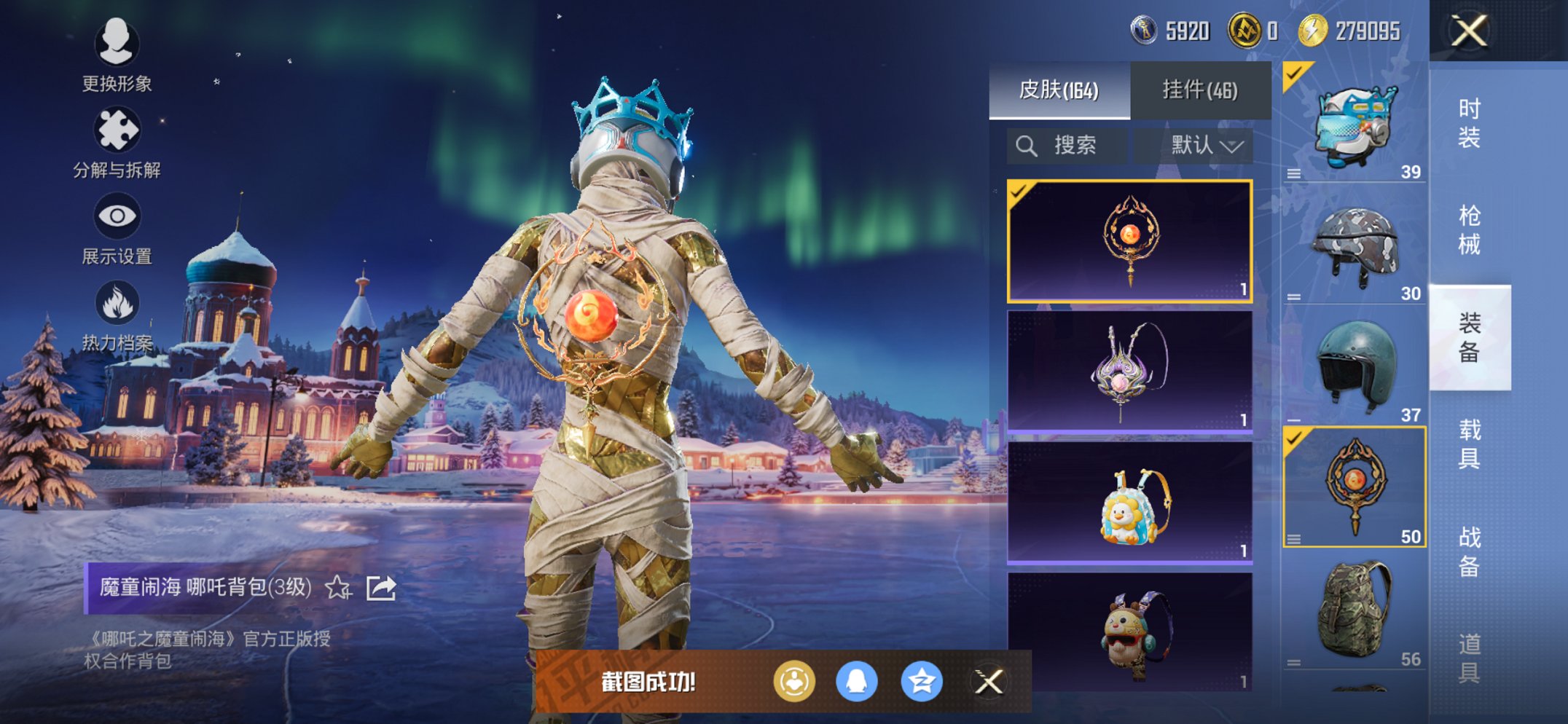Switch to the 皮肤(164) tab
The width and height of the screenshot is (1568, 724).
[1059, 90]
